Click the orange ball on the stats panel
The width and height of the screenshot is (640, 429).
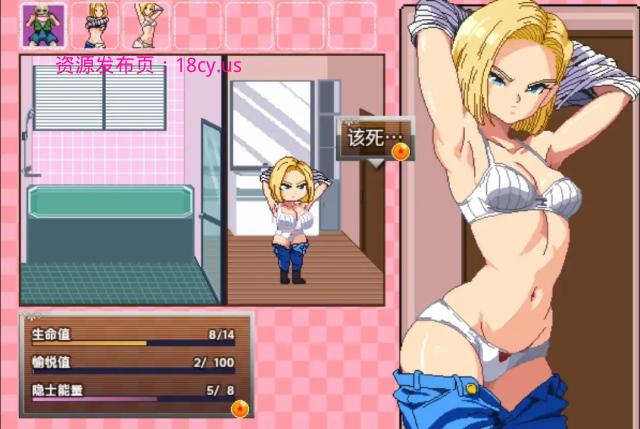(240, 408)
